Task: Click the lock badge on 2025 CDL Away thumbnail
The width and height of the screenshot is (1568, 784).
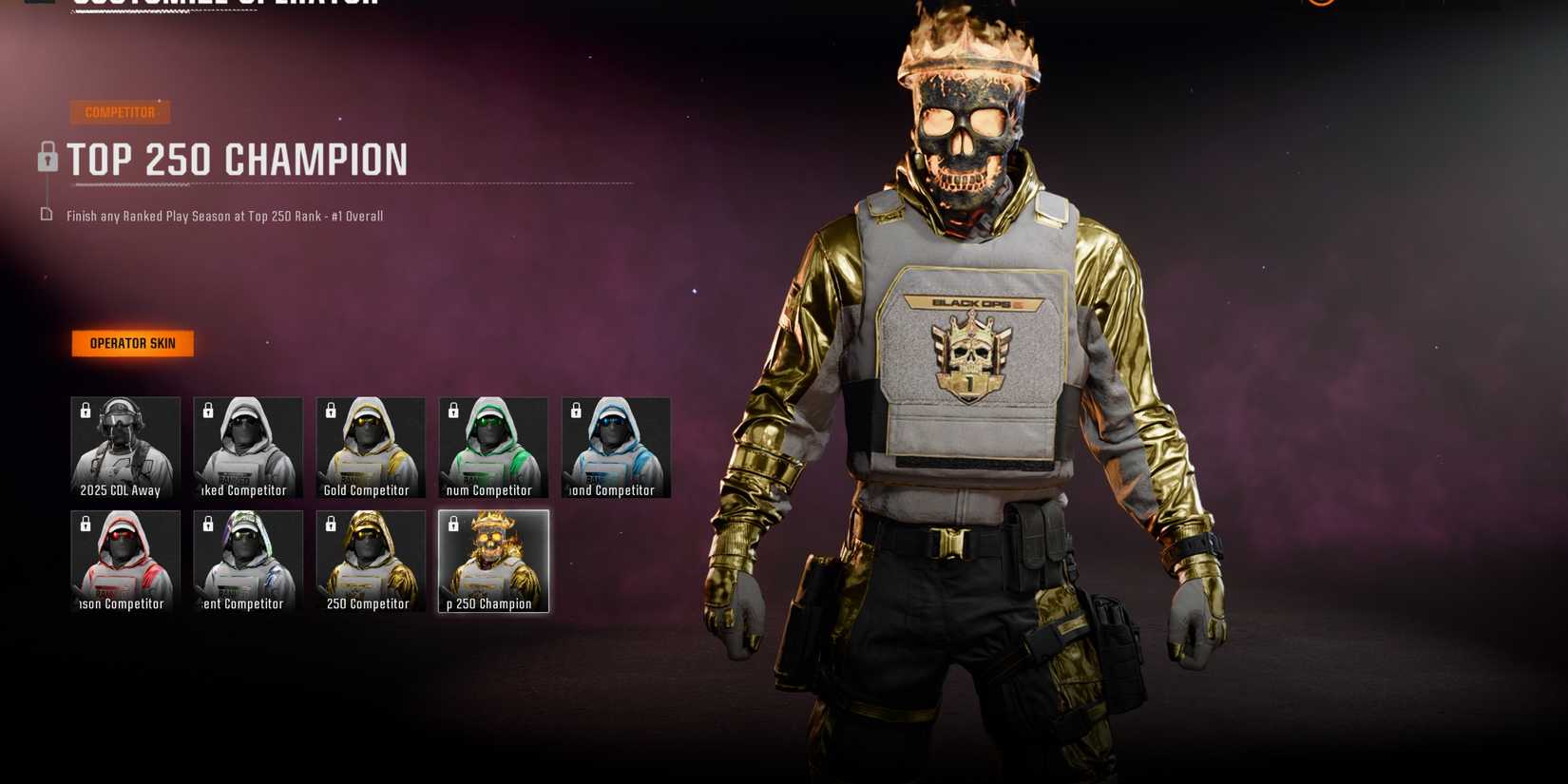Action: click(x=84, y=411)
